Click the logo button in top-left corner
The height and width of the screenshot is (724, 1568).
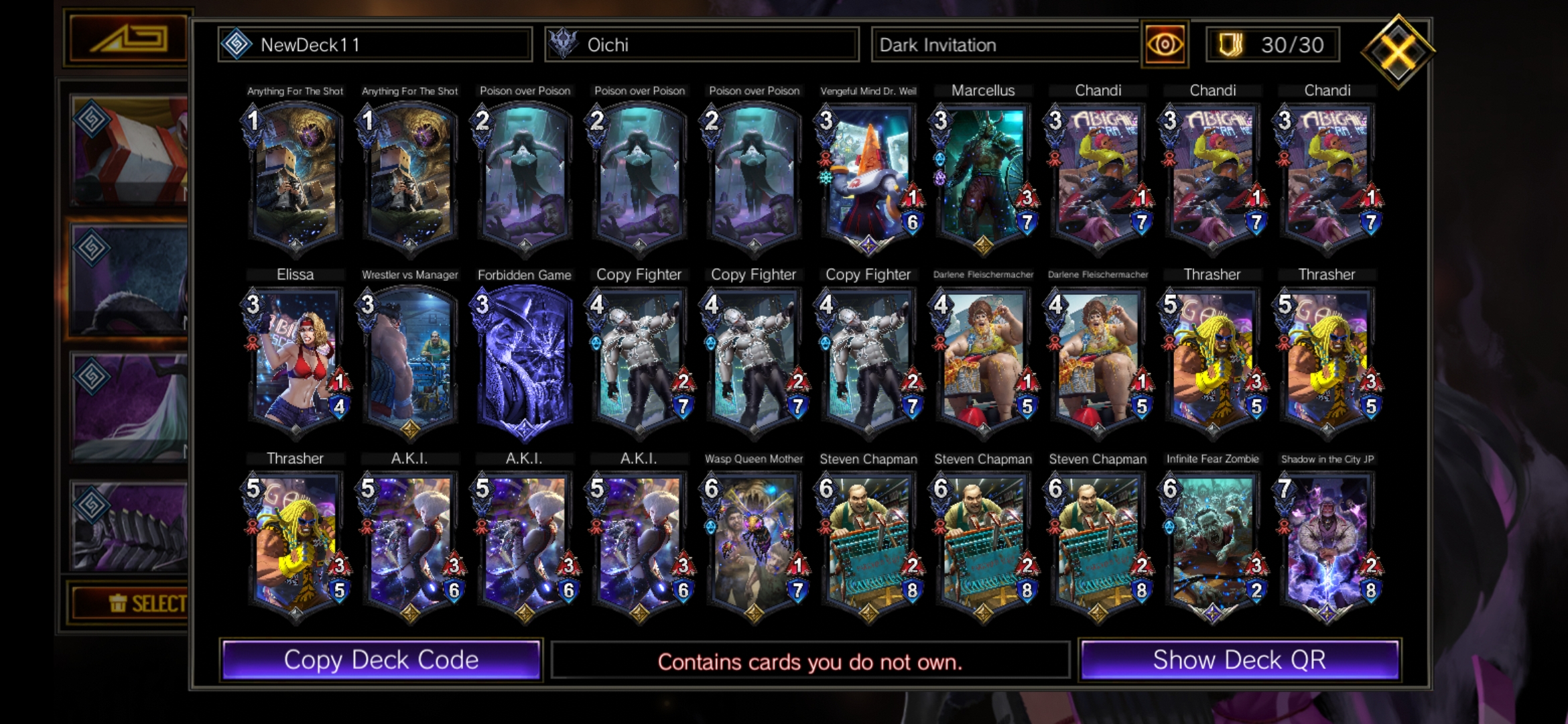click(127, 39)
